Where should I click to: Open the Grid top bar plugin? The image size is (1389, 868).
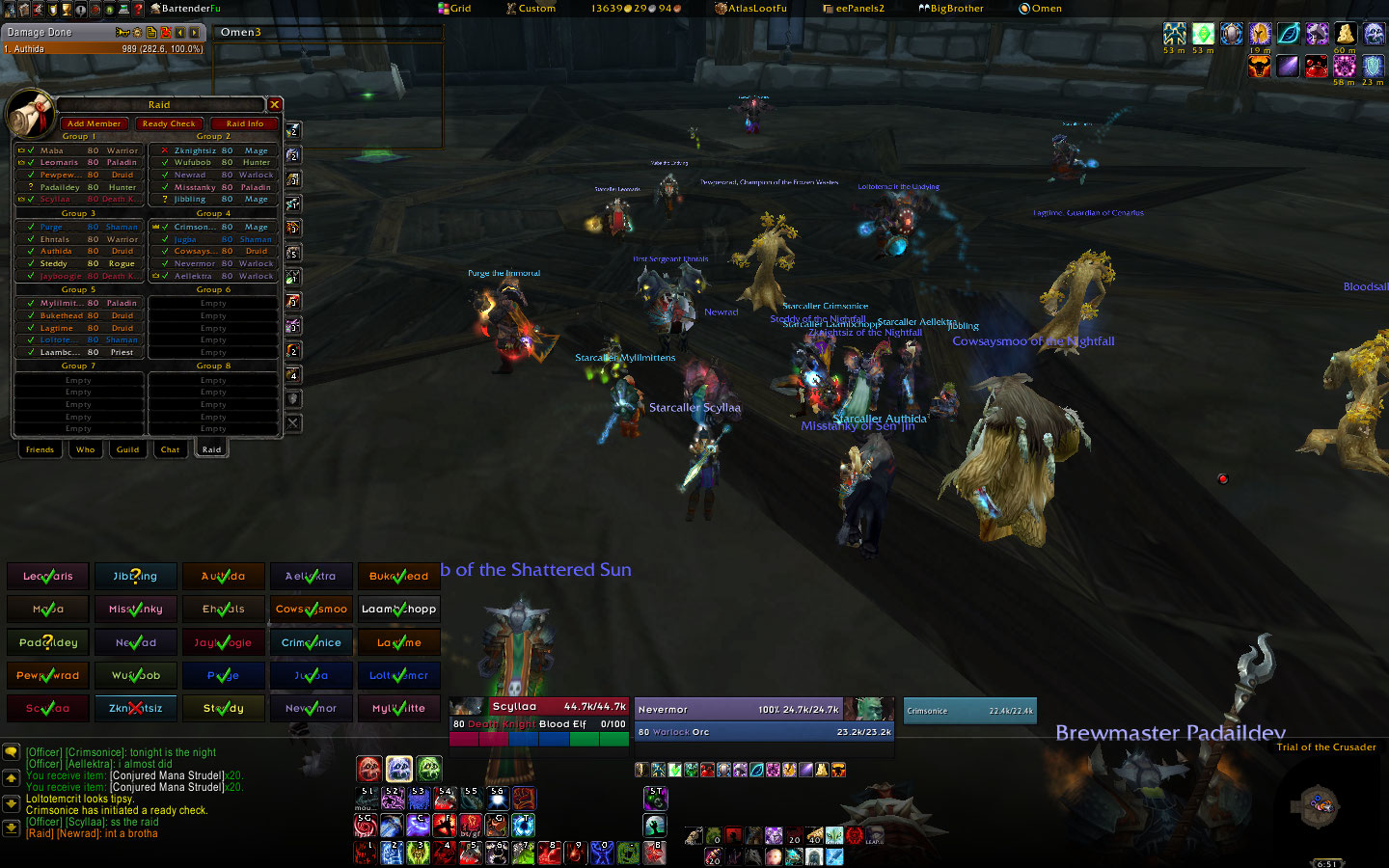click(x=455, y=8)
